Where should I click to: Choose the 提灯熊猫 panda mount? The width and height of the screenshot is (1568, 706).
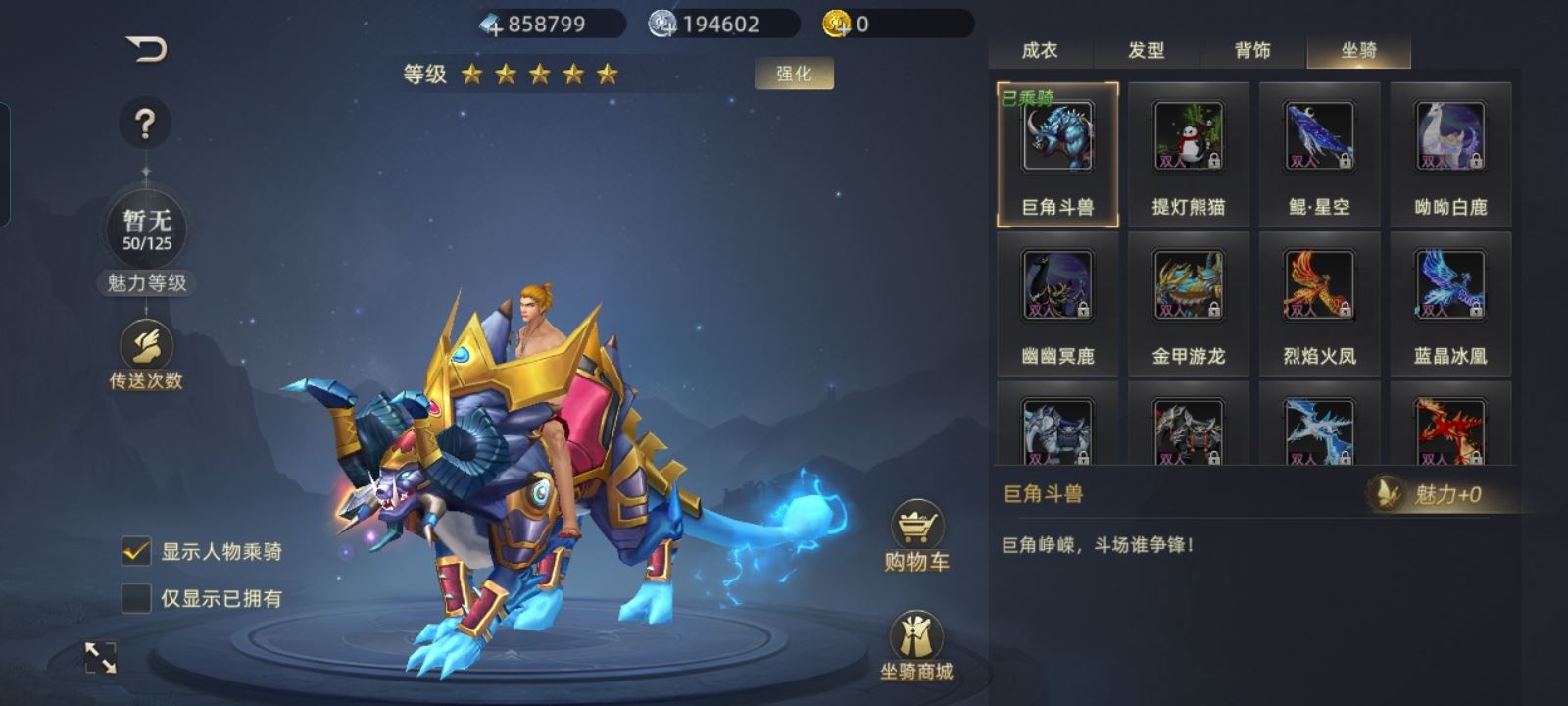pyautogui.click(x=1188, y=154)
